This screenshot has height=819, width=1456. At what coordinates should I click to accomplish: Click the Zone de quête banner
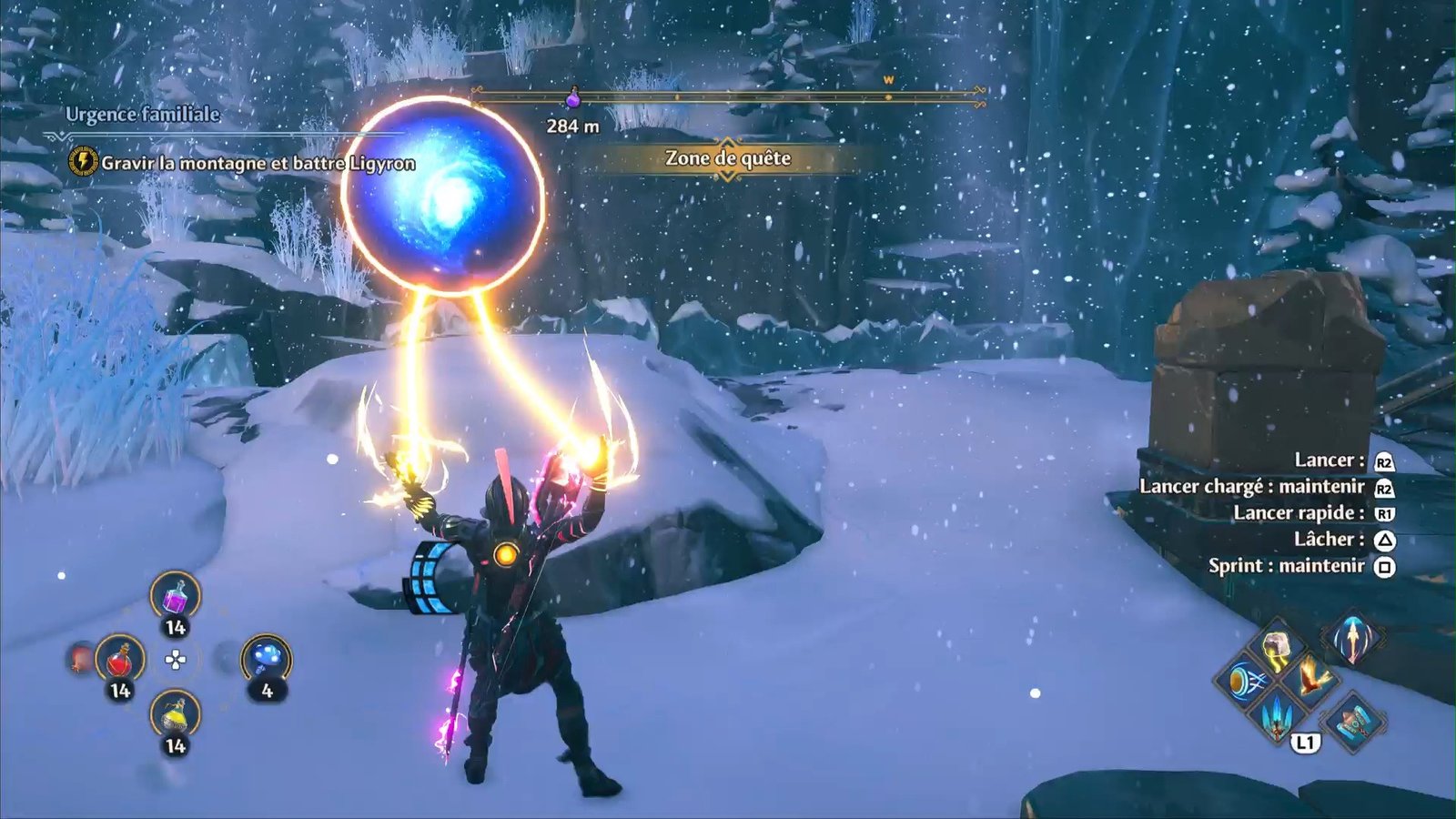[x=727, y=158]
